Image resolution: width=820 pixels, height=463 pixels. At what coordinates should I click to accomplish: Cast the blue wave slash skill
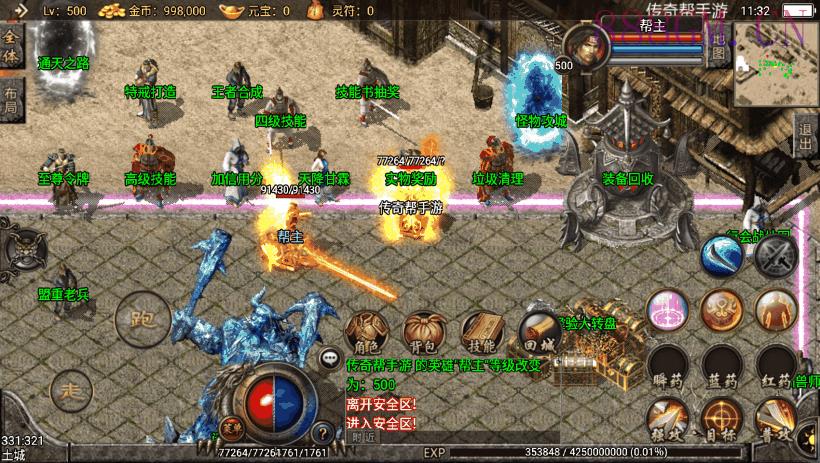click(721, 256)
